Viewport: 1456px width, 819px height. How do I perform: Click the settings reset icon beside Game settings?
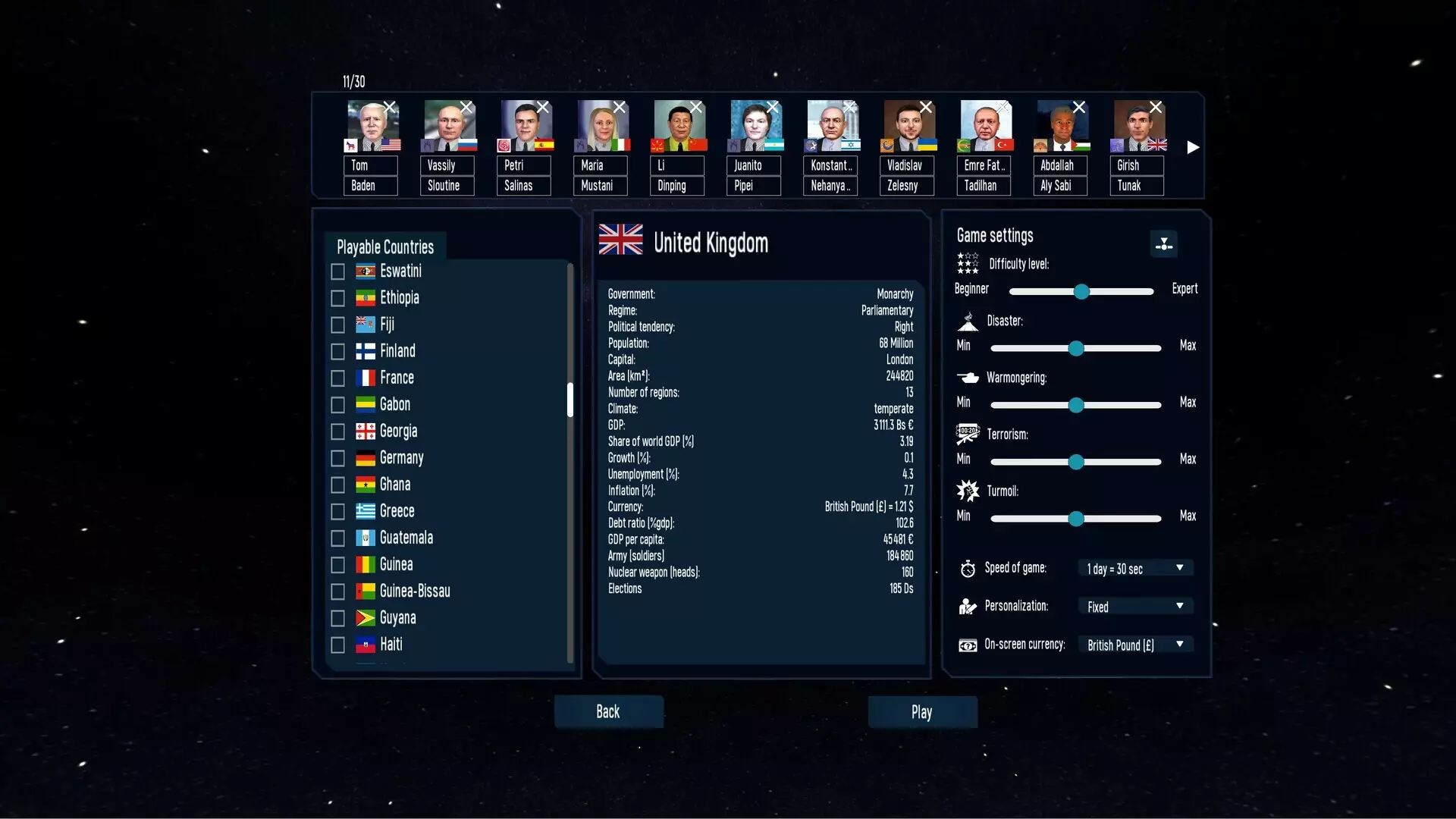tap(1164, 243)
